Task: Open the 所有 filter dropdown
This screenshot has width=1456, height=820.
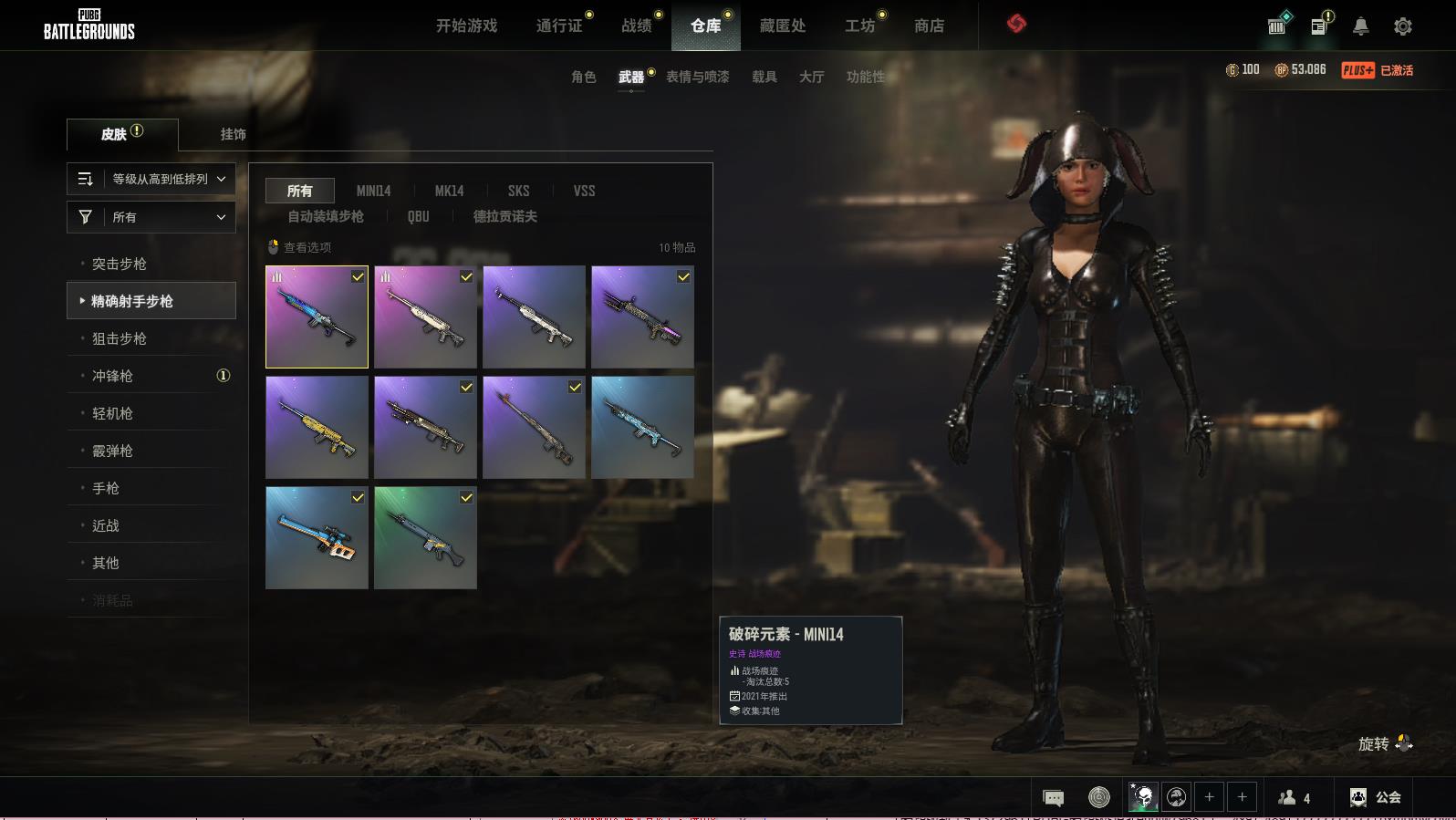Action: [x=151, y=217]
